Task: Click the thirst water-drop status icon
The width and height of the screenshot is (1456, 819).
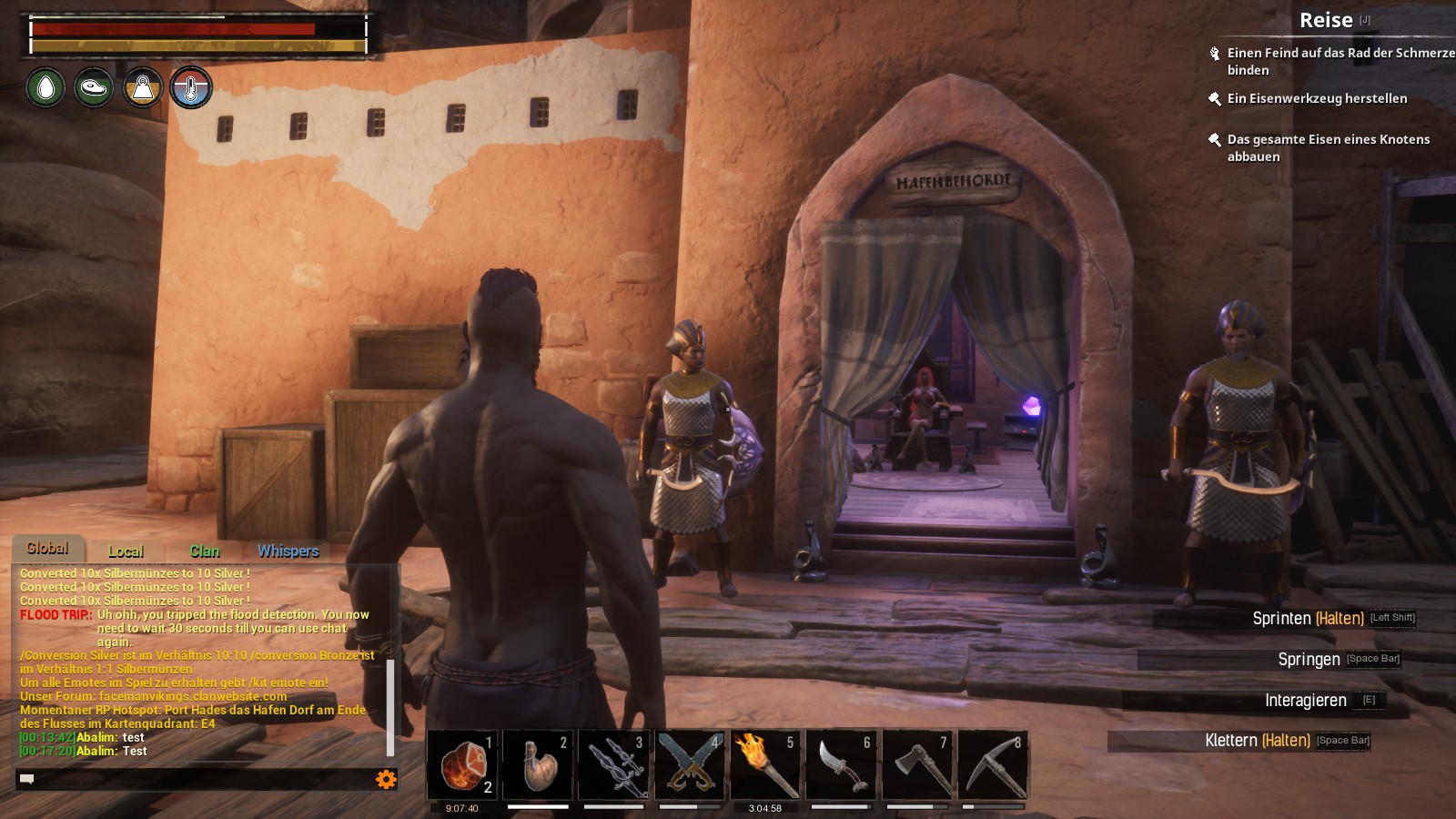Action: (45, 88)
